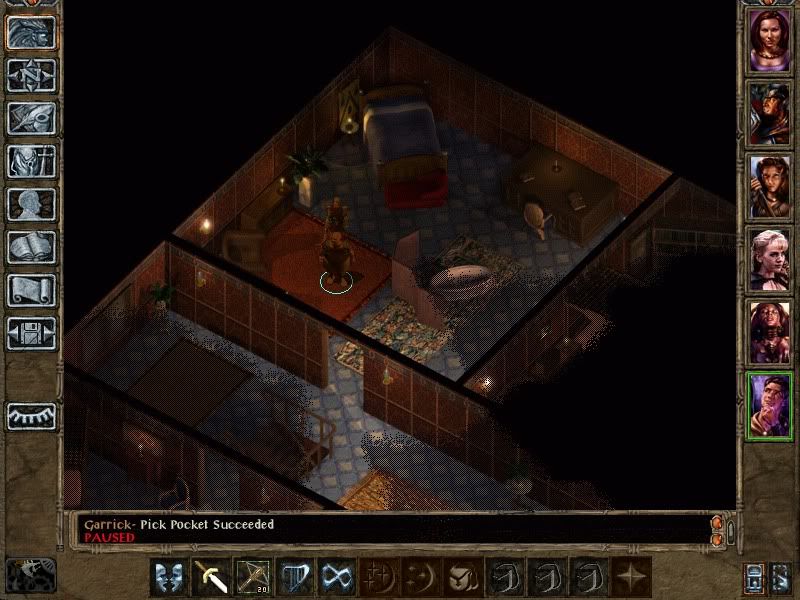Select the return-to-game helmet button

[32, 32]
